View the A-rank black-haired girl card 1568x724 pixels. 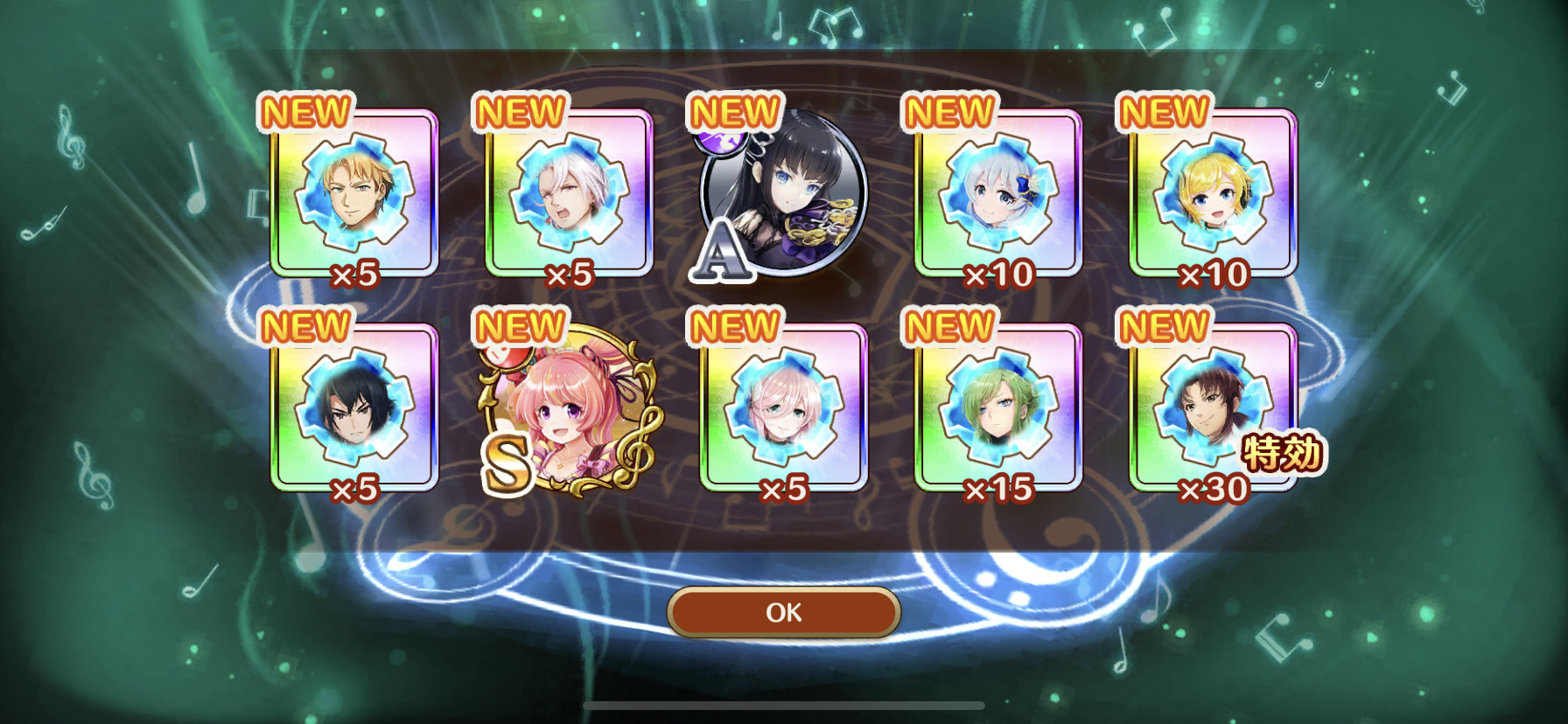(x=783, y=194)
